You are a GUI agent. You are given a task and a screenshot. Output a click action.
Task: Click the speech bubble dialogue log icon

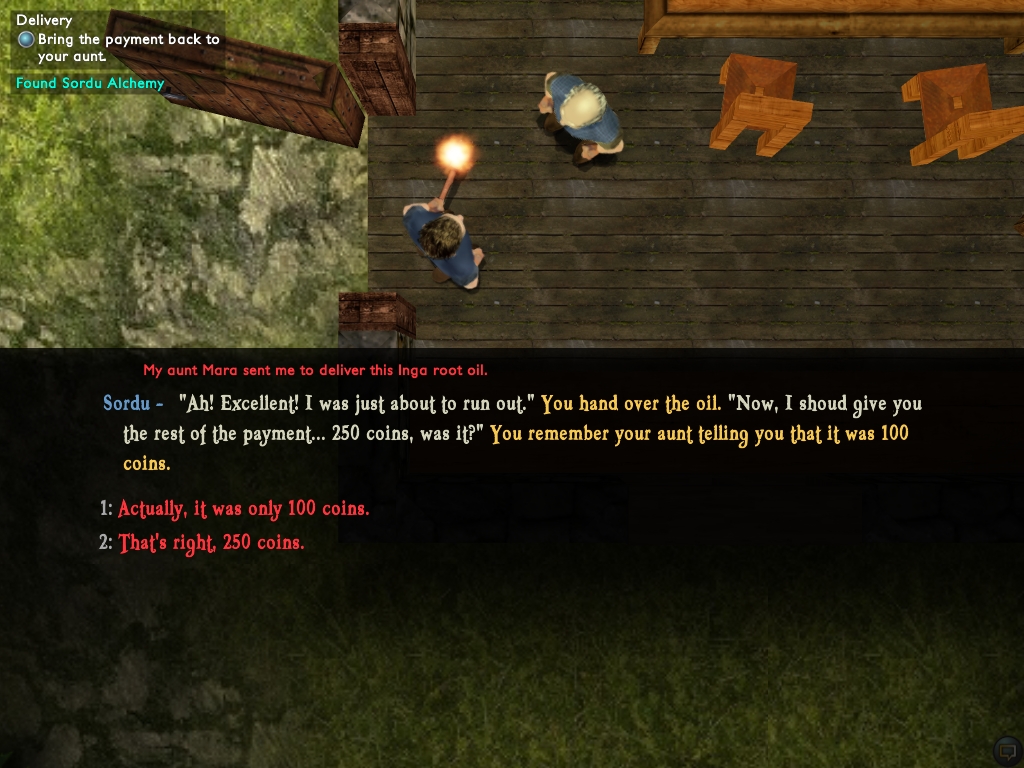click(x=1006, y=750)
